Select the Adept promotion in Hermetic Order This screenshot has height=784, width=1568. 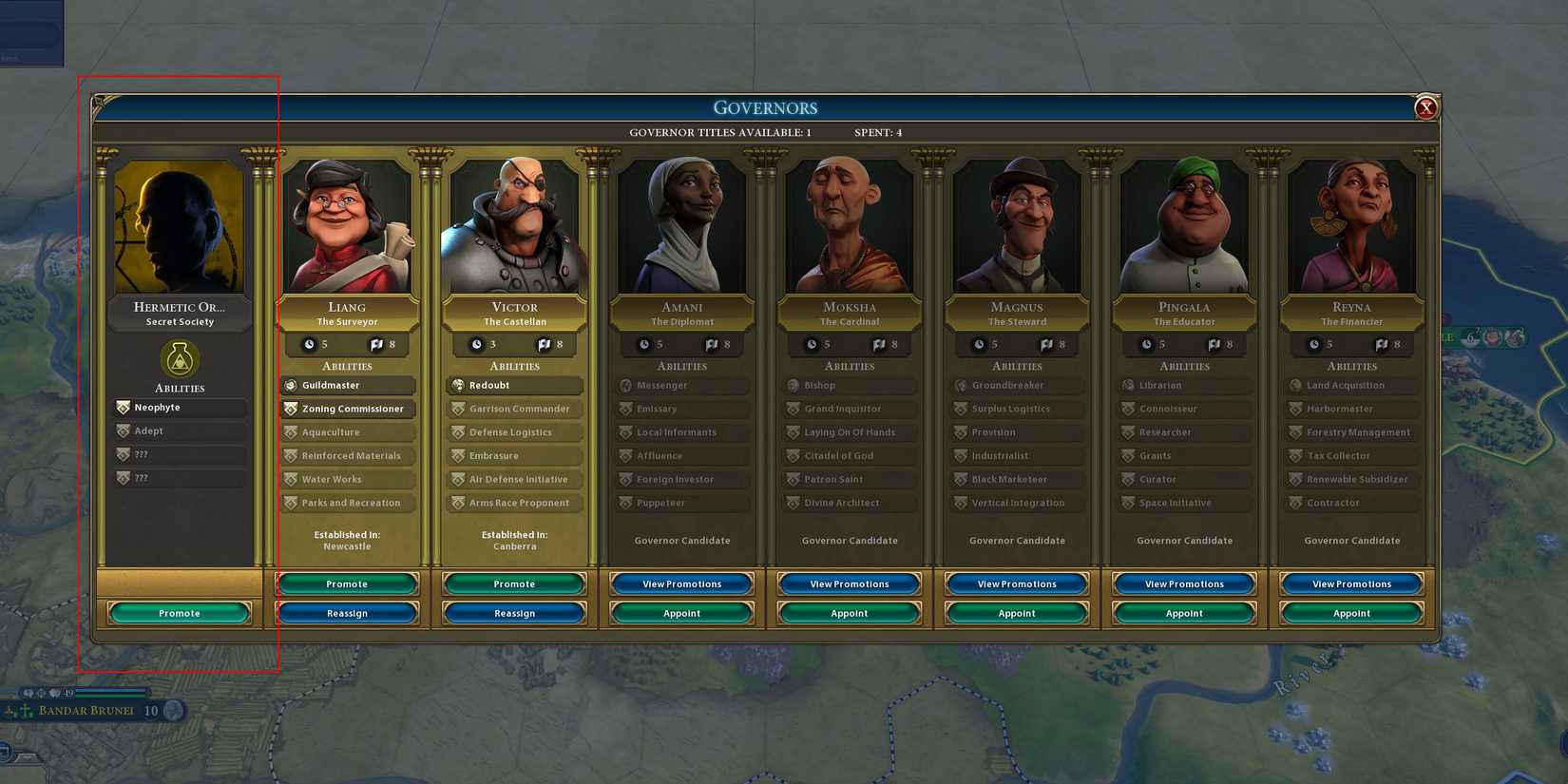(179, 430)
